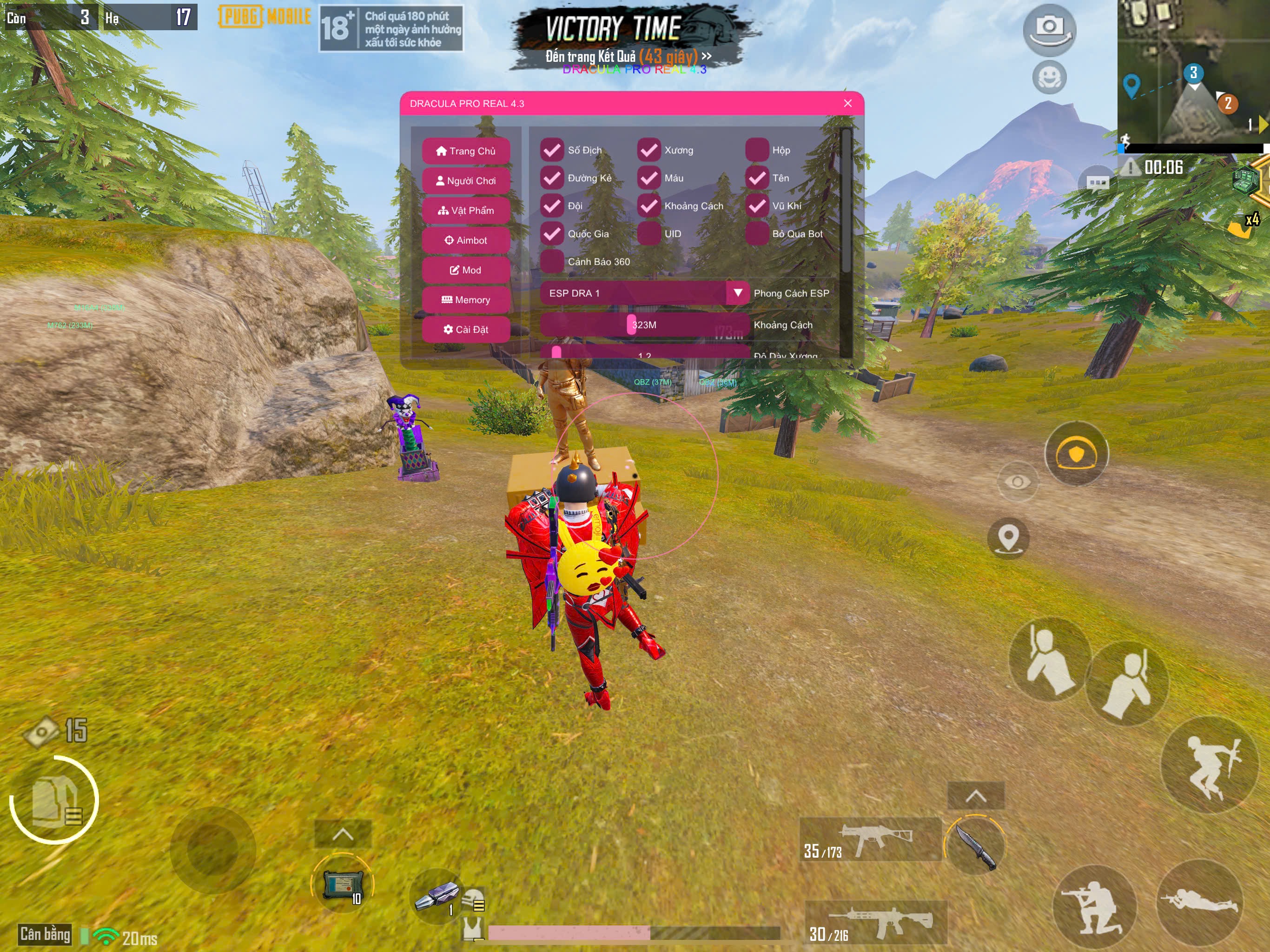Enable Bỏ Qua Bot checkbox

click(x=757, y=234)
